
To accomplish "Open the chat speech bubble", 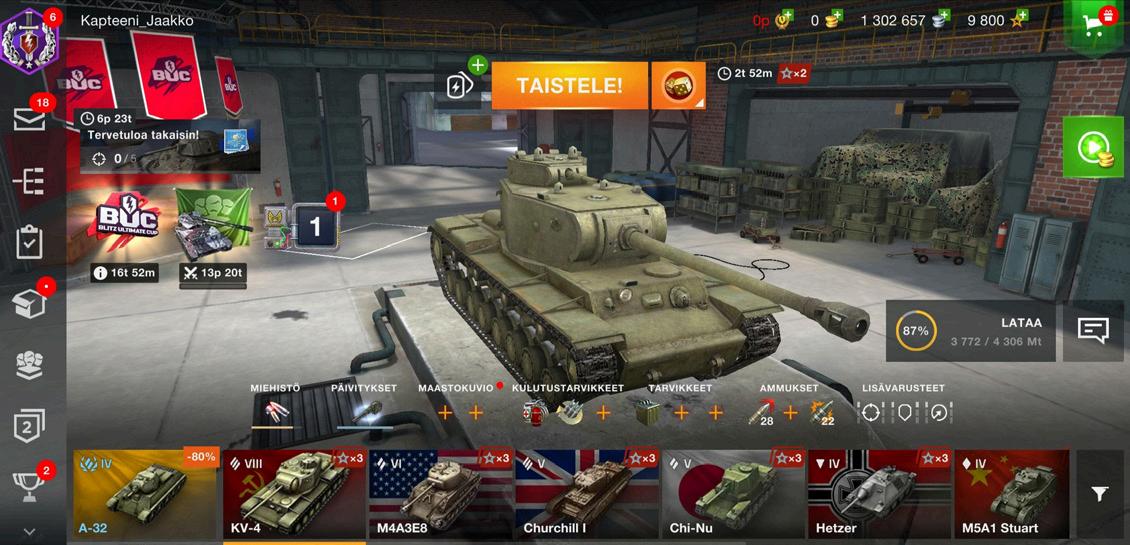I will coord(1092,331).
